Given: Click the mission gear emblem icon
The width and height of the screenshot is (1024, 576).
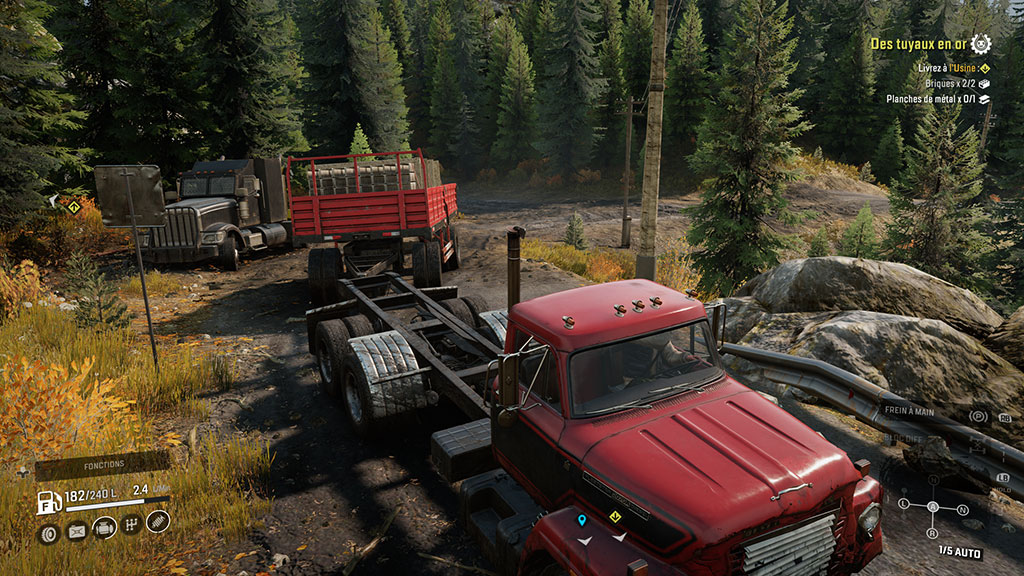Looking at the screenshot, I should (980, 43).
